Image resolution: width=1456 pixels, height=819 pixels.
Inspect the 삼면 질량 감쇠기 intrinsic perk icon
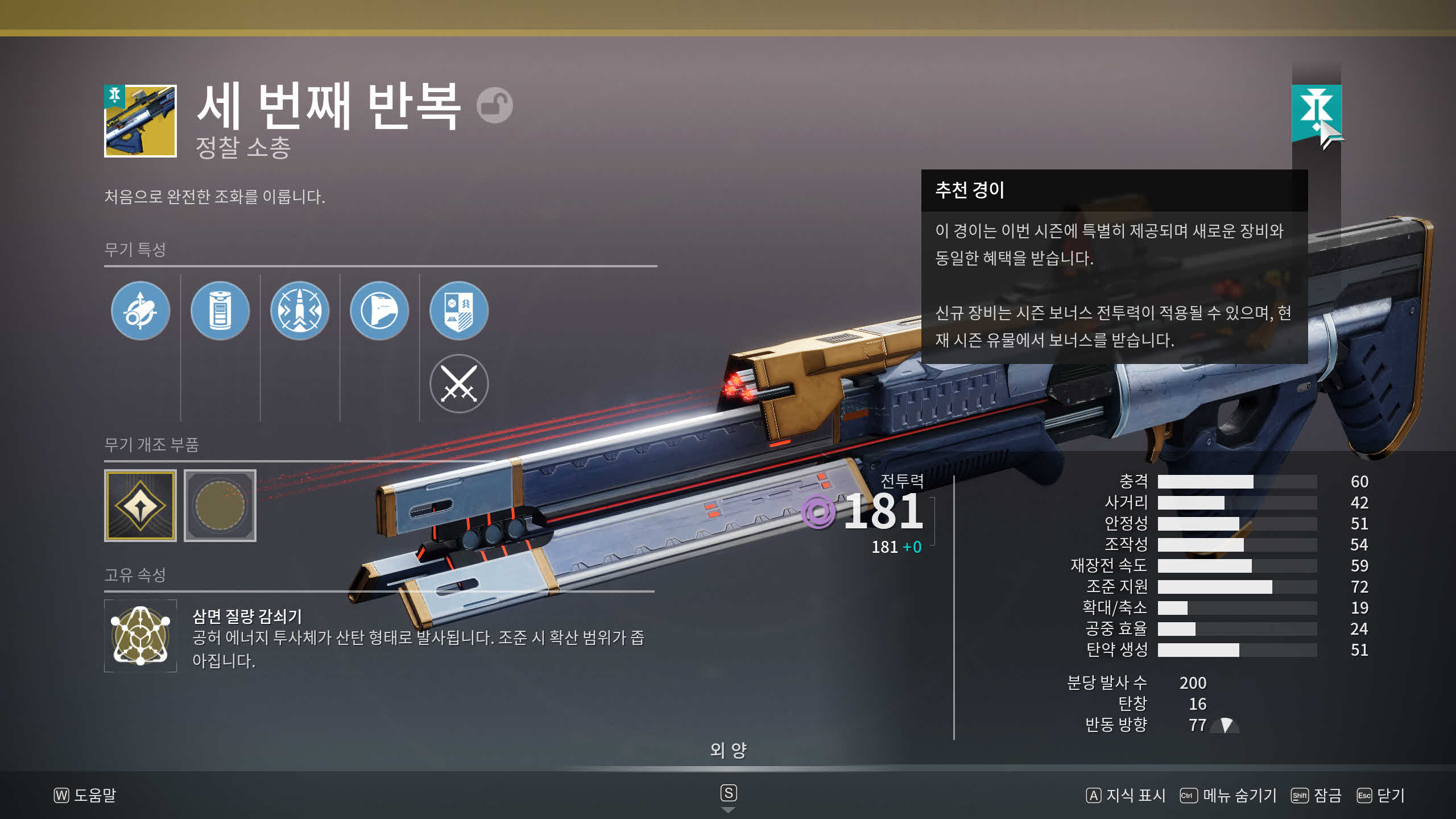click(x=140, y=635)
